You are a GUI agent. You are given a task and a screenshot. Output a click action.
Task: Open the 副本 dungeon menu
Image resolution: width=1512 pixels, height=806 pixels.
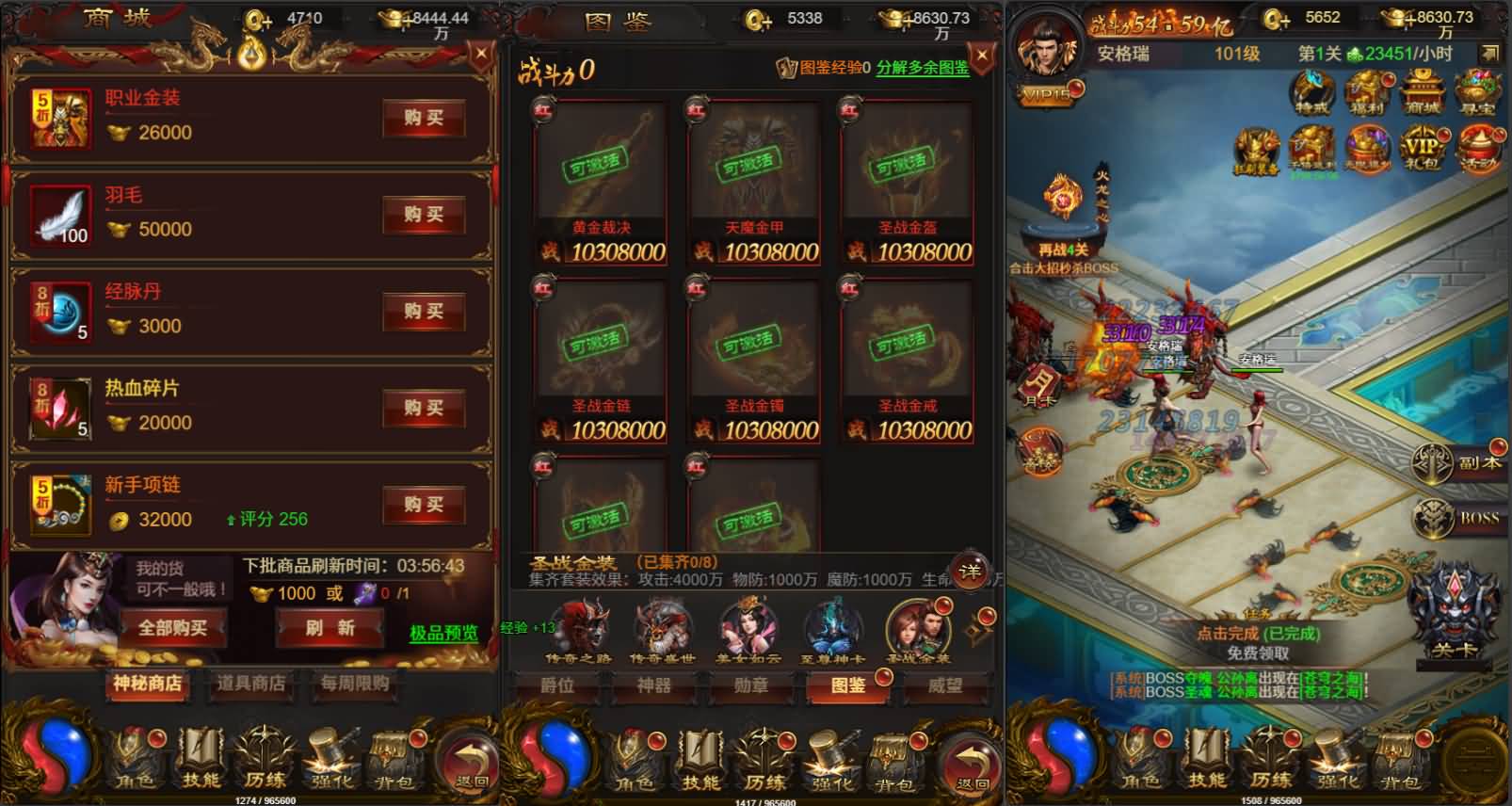click(x=1459, y=462)
